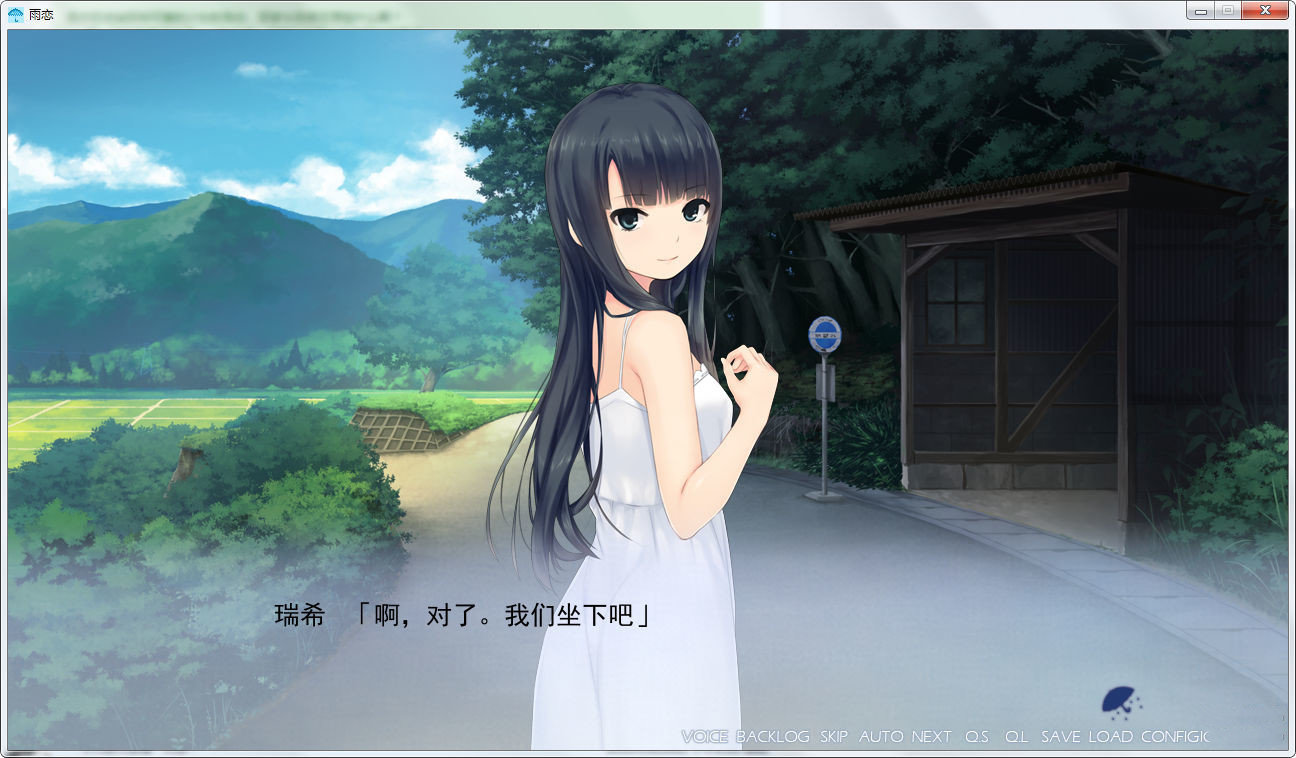
Task: Maximize the 雨恋 game window
Action: (x=1227, y=10)
